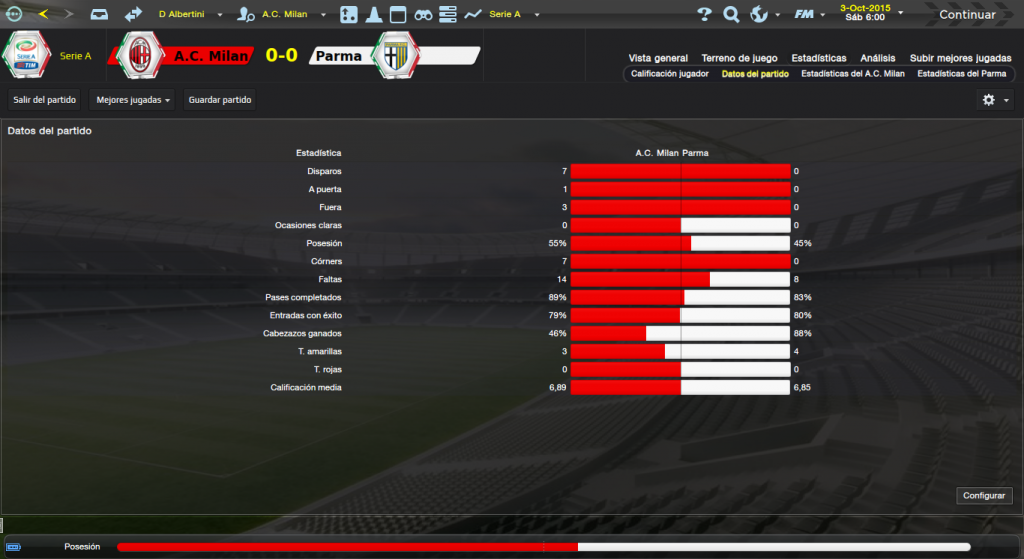Image resolution: width=1024 pixels, height=559 pixels.
Task: Exit via Salir del partido
Action: [x=45, y=100]
